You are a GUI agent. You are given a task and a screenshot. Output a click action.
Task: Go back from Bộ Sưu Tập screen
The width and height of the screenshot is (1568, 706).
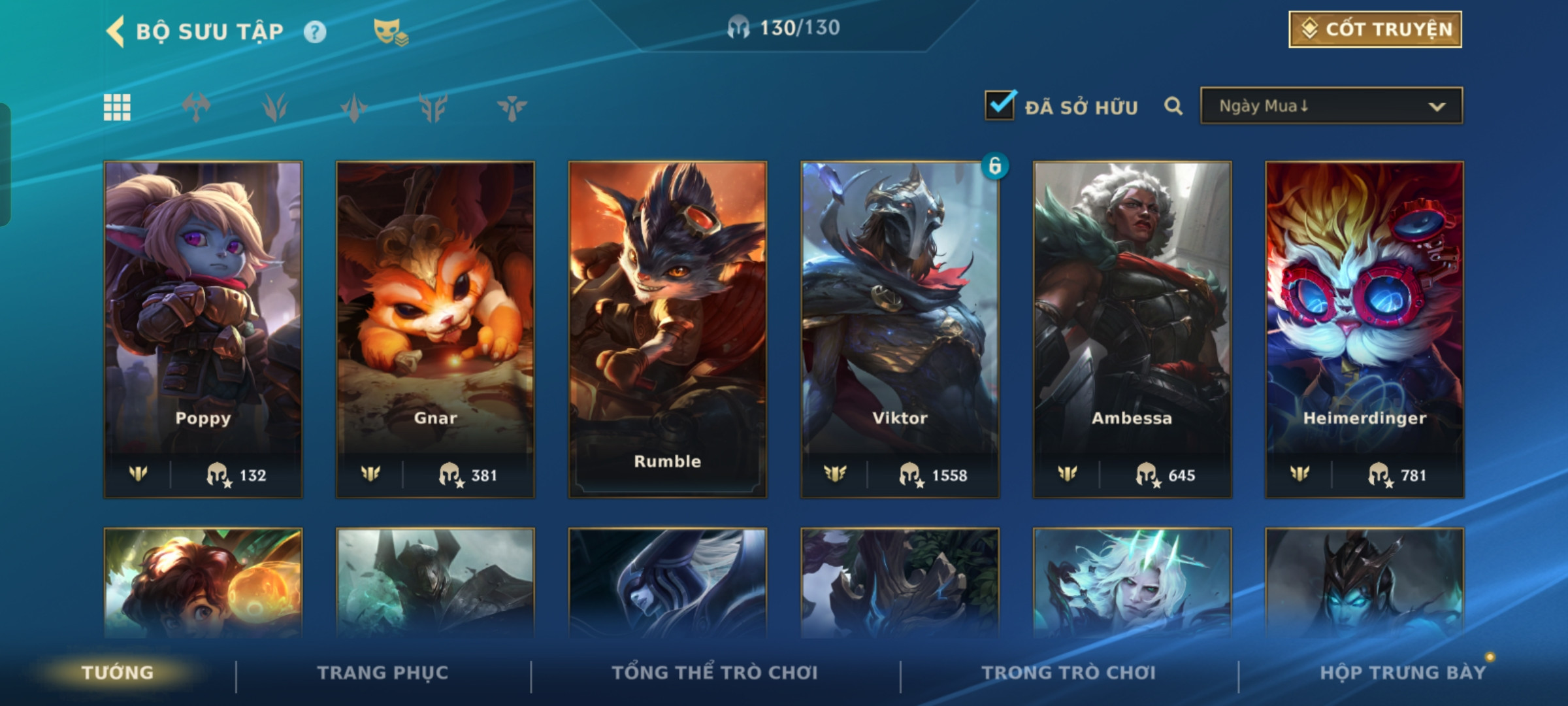116,31
